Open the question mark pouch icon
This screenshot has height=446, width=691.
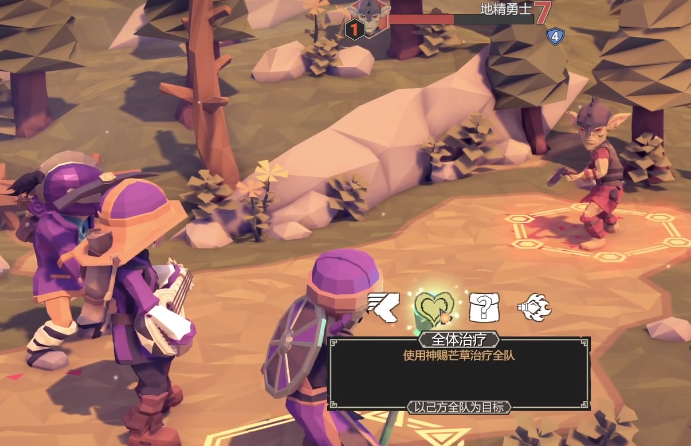(x=483, y=304)
